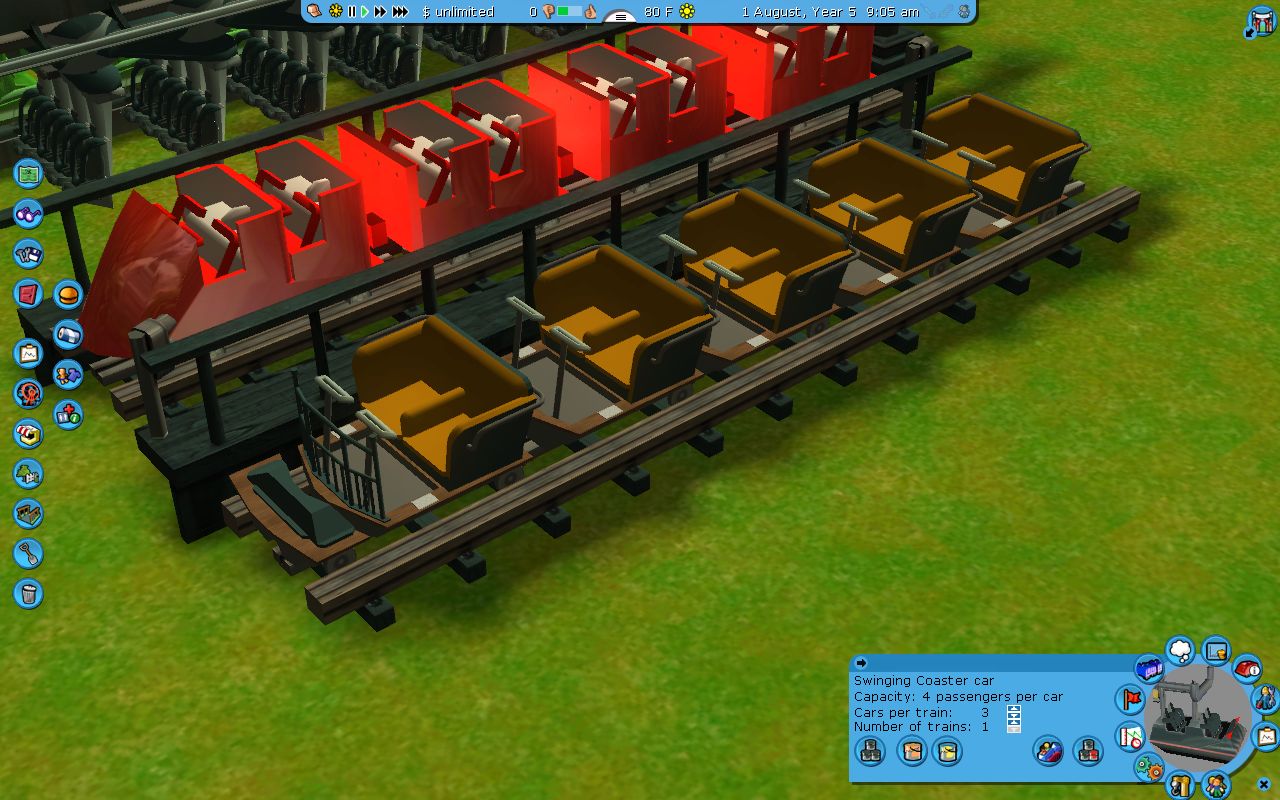Select the drink can stalls icon
The width and height of the screenshot is (1280, 800).
[x=68, y=334]
